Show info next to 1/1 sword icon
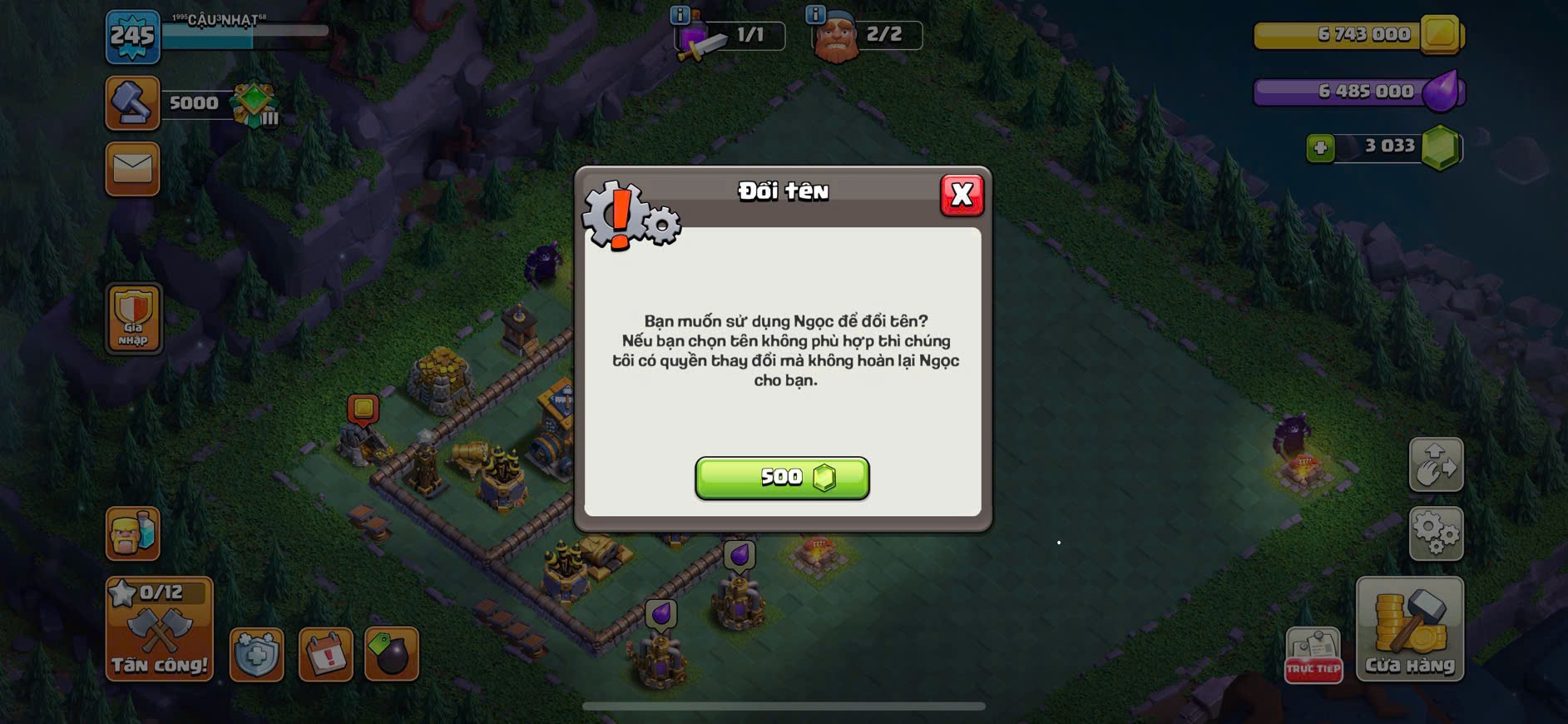The height and width of the screenshot is (724, 1568). [680, 14]
